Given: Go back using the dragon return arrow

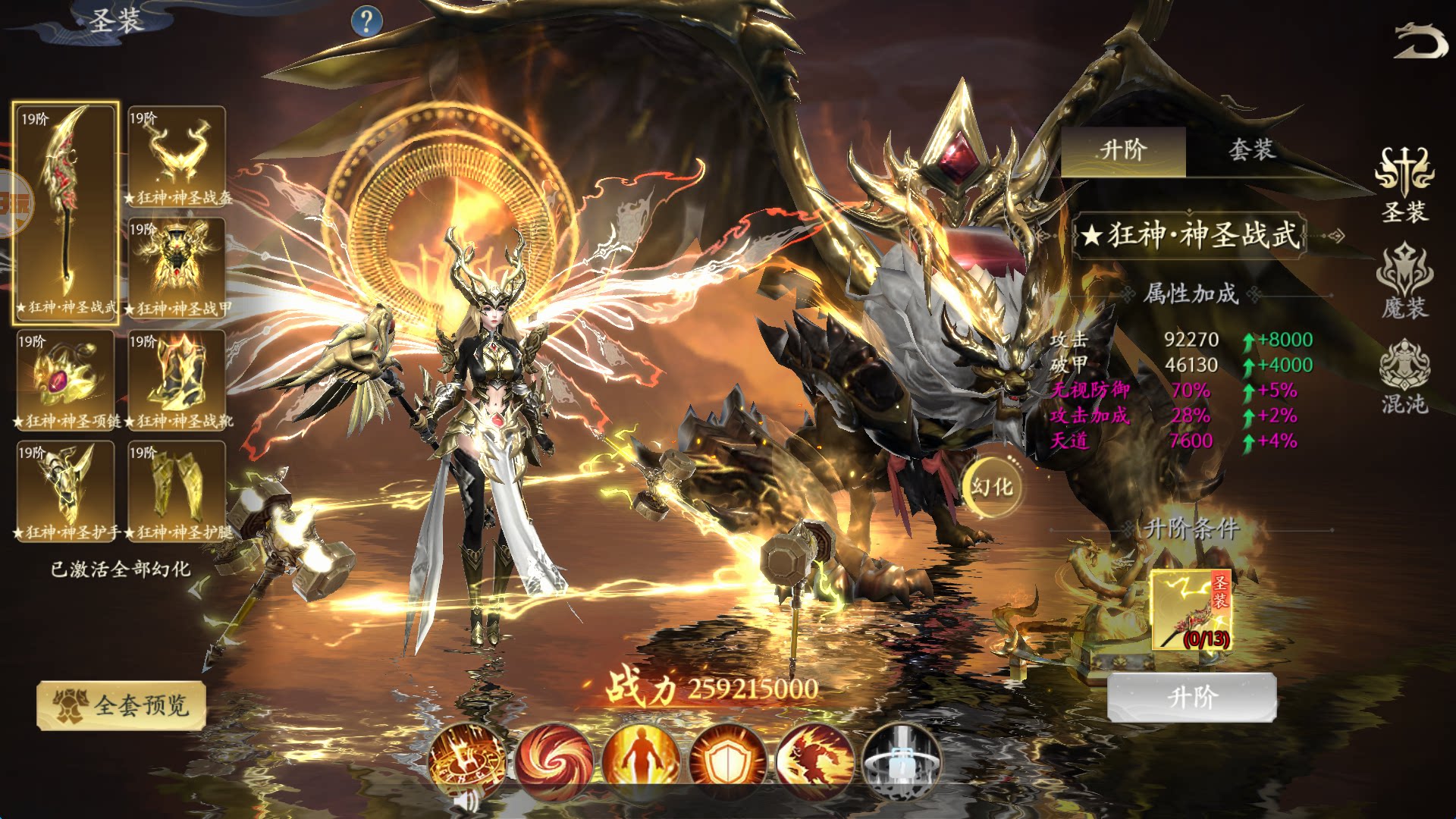Looking at the screenshot, I should [1420, 41].
